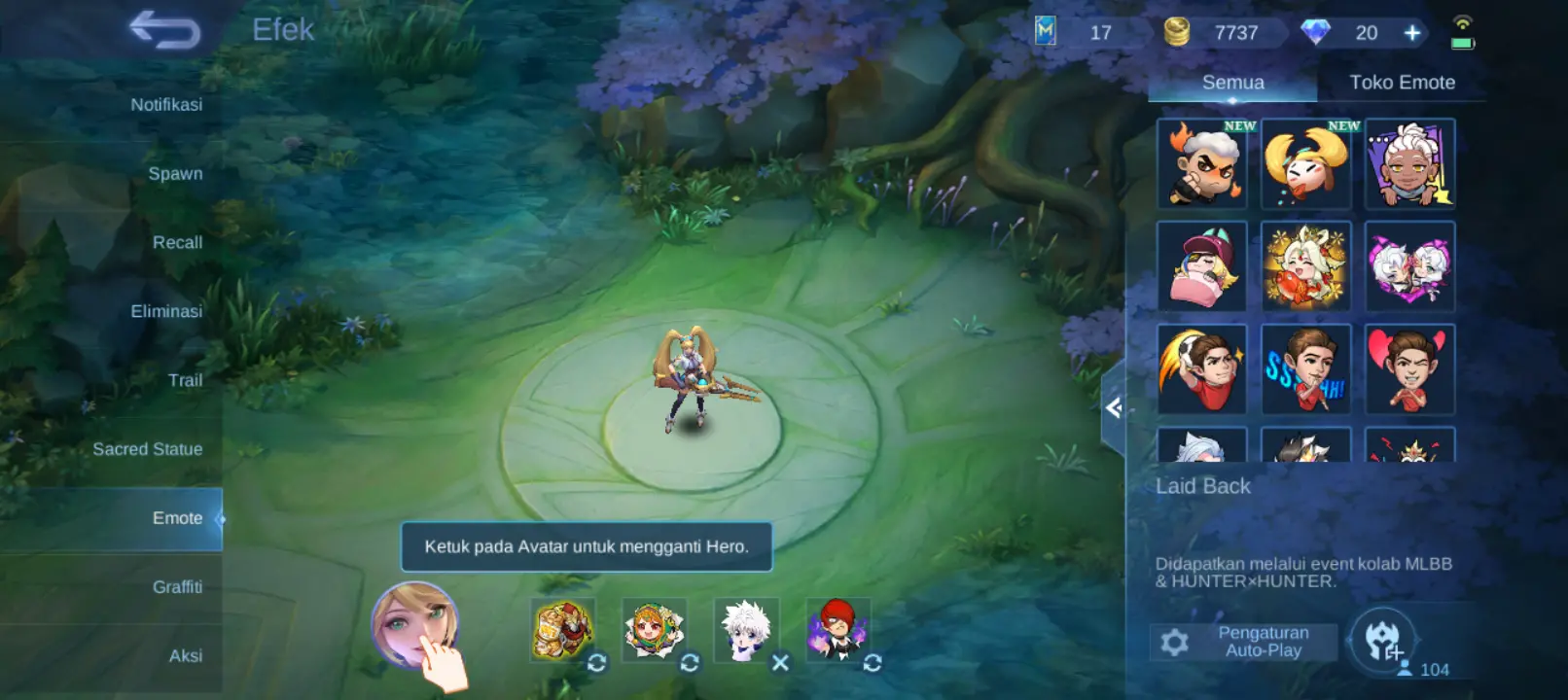Choose the Eliminasi effects category

click(166, 311)
